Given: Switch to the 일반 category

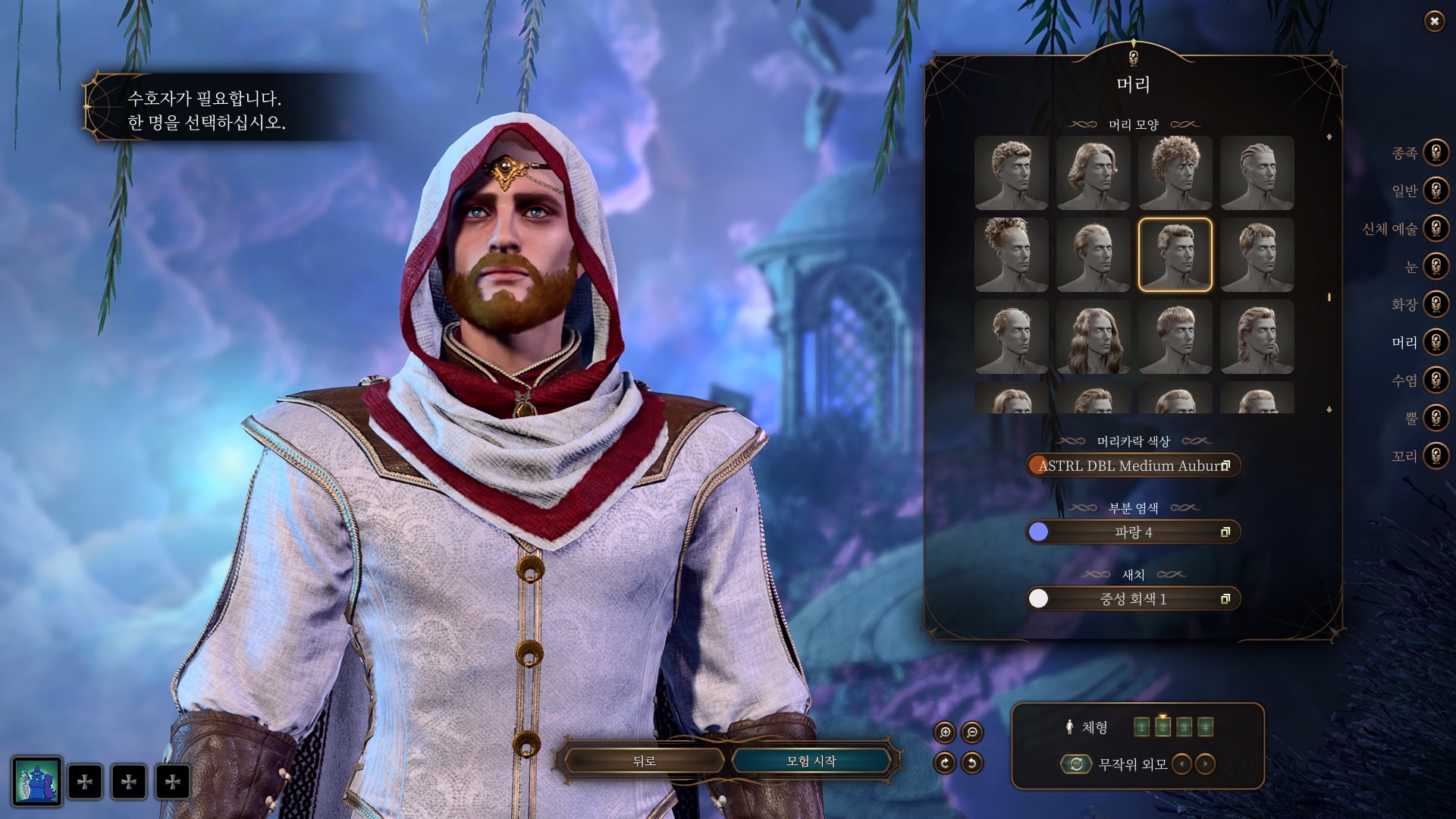Looking at the screenshot, I should (x=1435, y=190).
